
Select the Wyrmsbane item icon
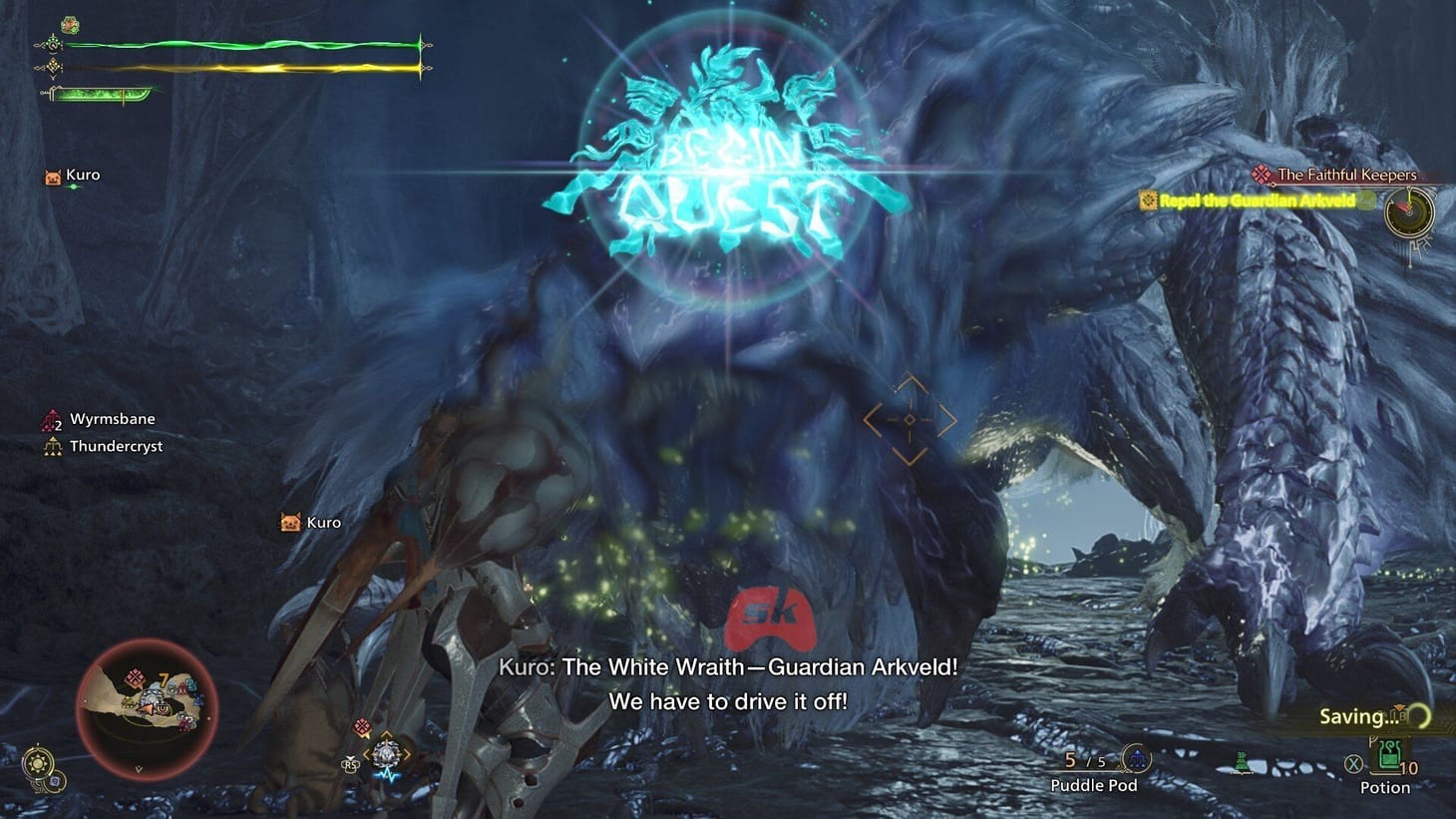click(x=50, y=418)
